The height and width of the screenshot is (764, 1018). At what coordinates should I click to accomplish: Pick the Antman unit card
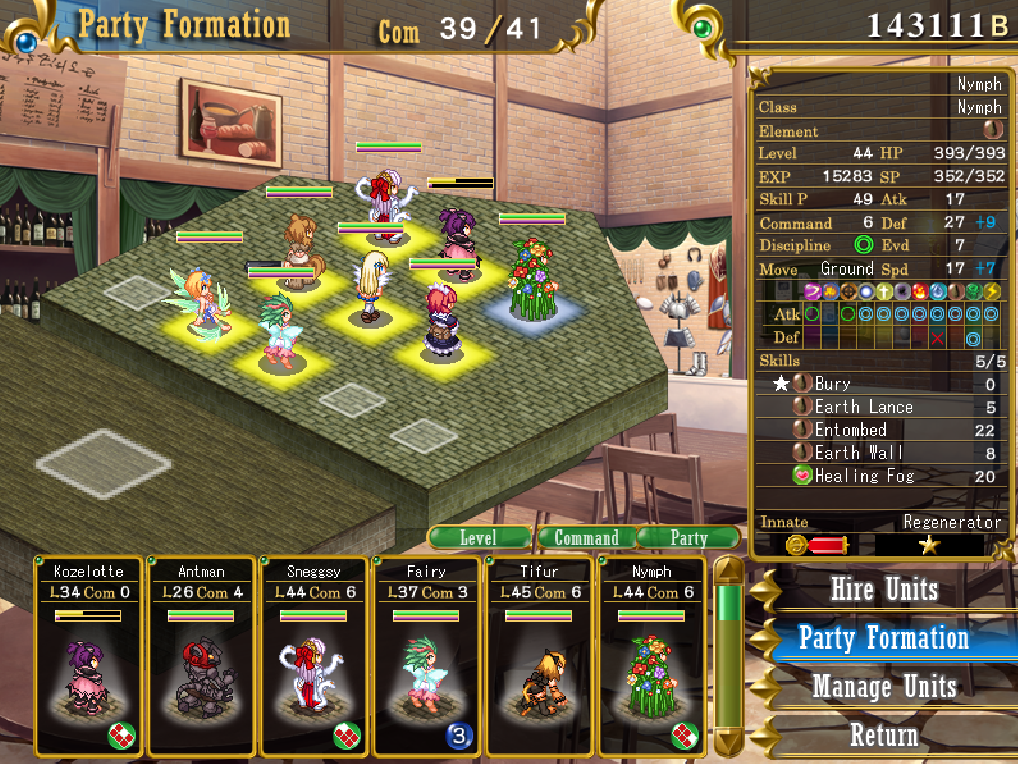pos(202,656)
